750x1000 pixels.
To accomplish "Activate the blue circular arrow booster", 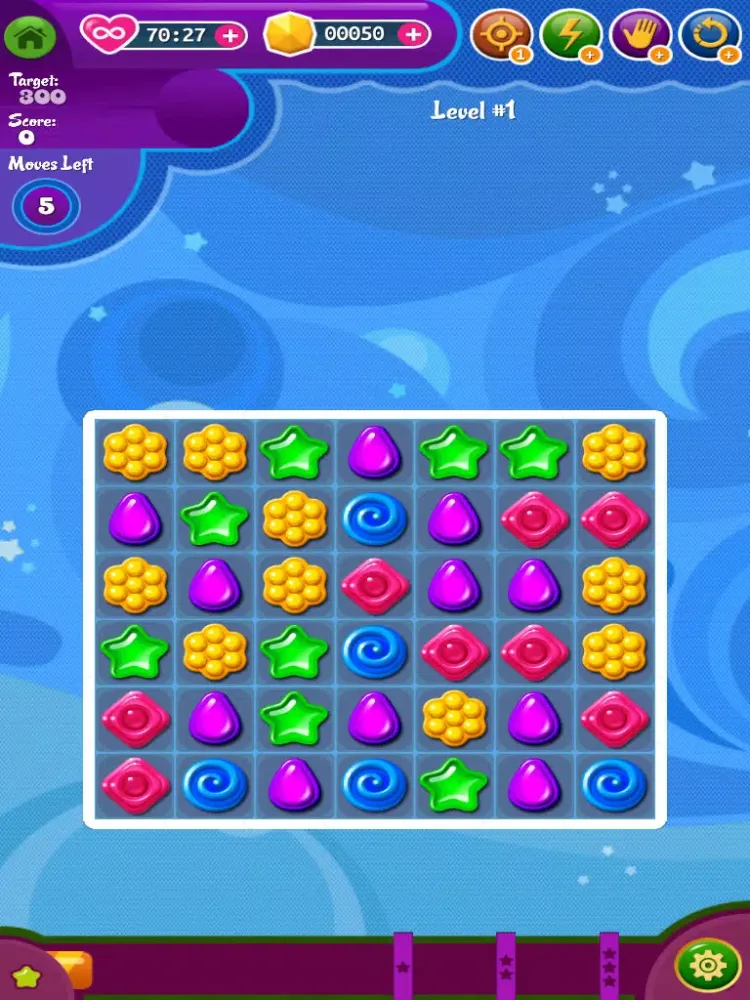I will 709,35.
